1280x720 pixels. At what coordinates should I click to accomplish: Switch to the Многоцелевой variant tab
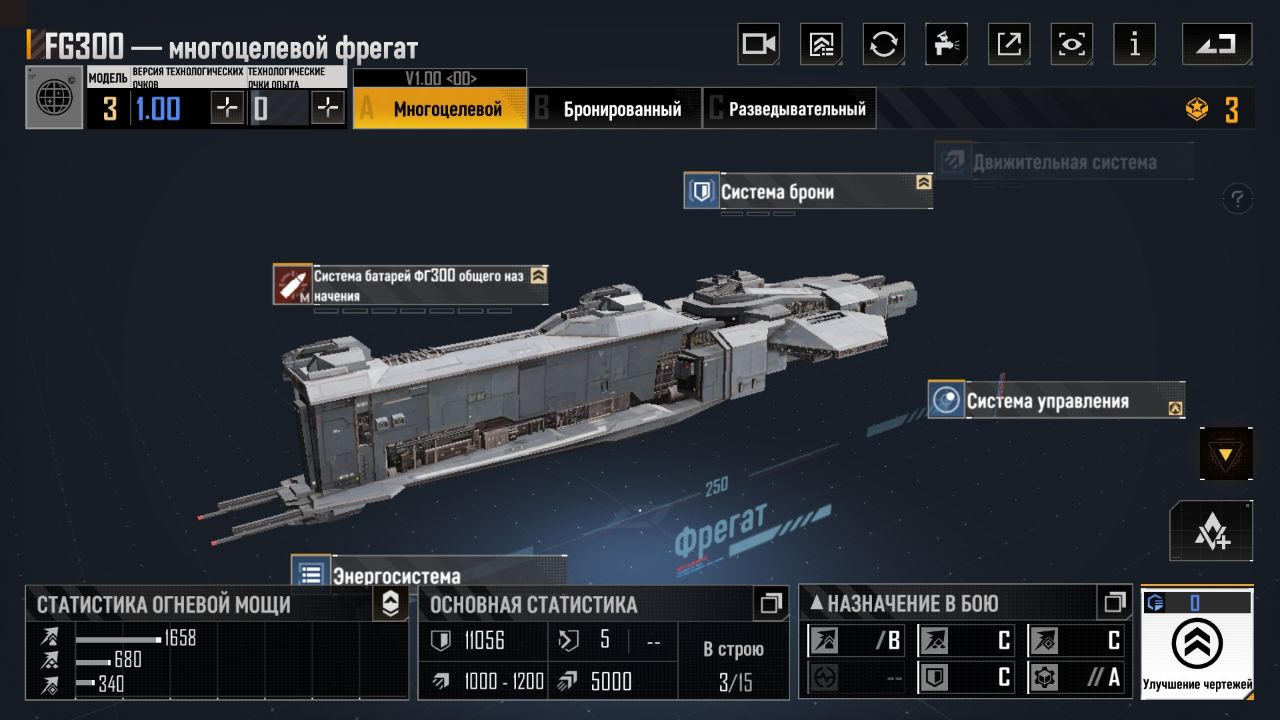pos(440,109)
